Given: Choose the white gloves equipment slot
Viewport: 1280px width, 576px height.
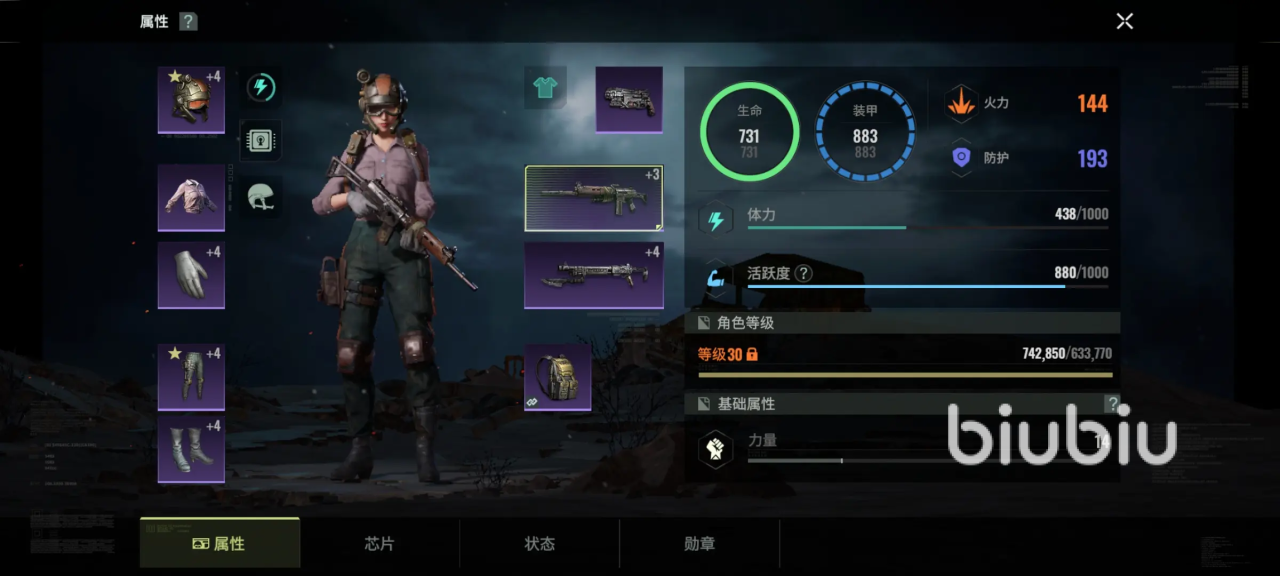Looking at the screenshot, I should [x=191, y=275].
